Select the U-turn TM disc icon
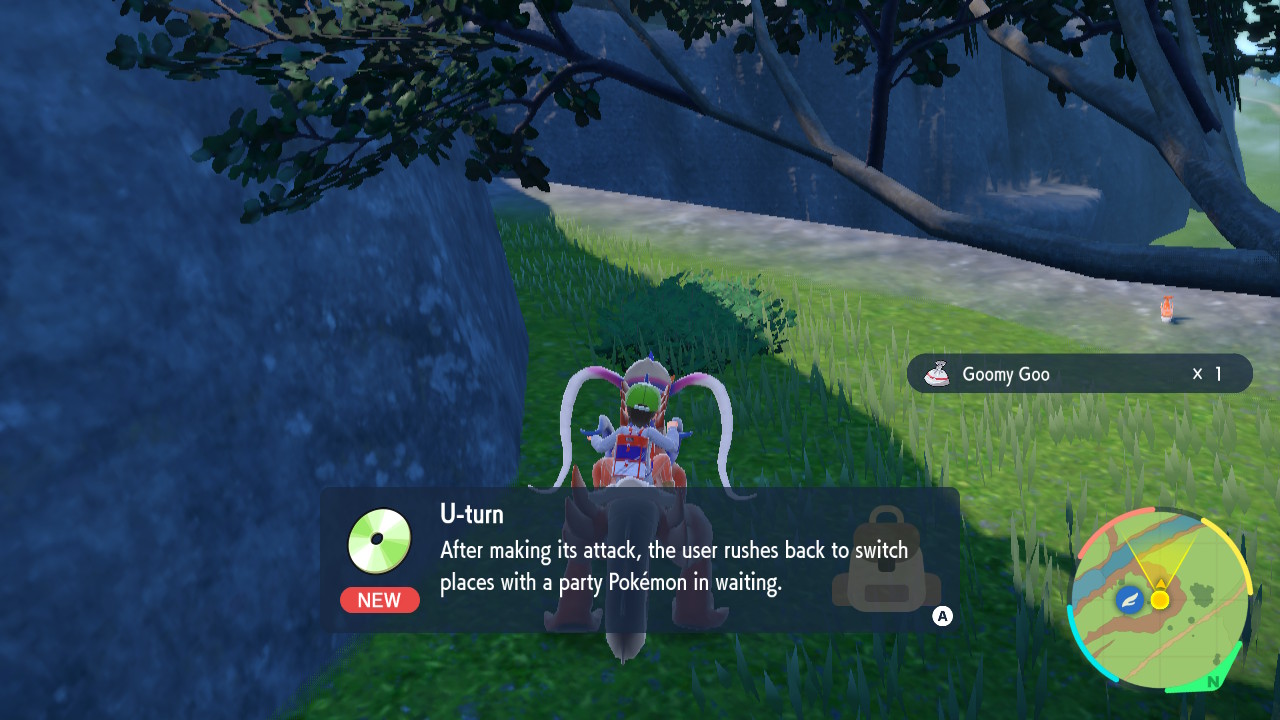The width and height of the screenshot is (1280, 720). (380, 541)
